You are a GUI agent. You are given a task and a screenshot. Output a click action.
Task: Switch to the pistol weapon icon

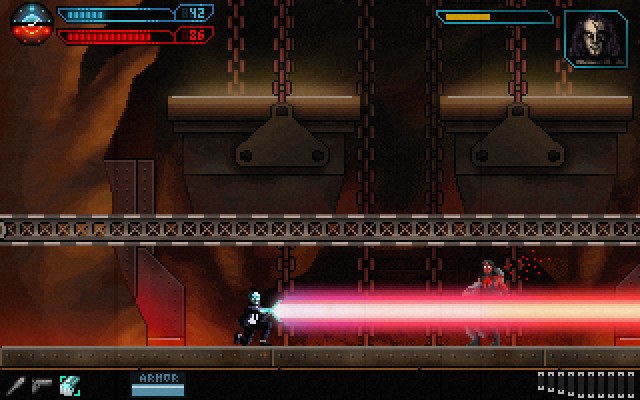point(42,384)
